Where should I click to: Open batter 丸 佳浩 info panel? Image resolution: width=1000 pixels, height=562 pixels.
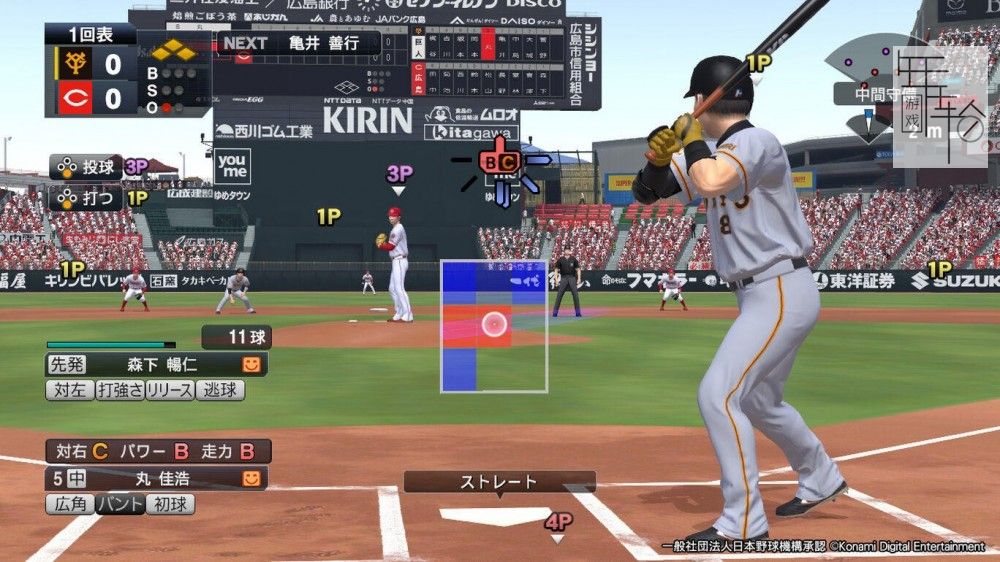click(156, 478)
